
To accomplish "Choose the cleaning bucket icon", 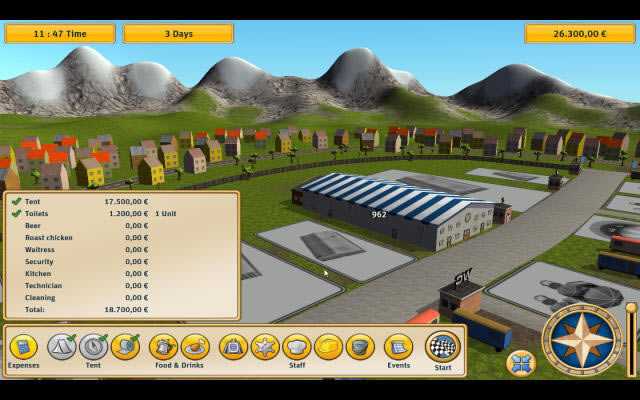I will (360, 347).
